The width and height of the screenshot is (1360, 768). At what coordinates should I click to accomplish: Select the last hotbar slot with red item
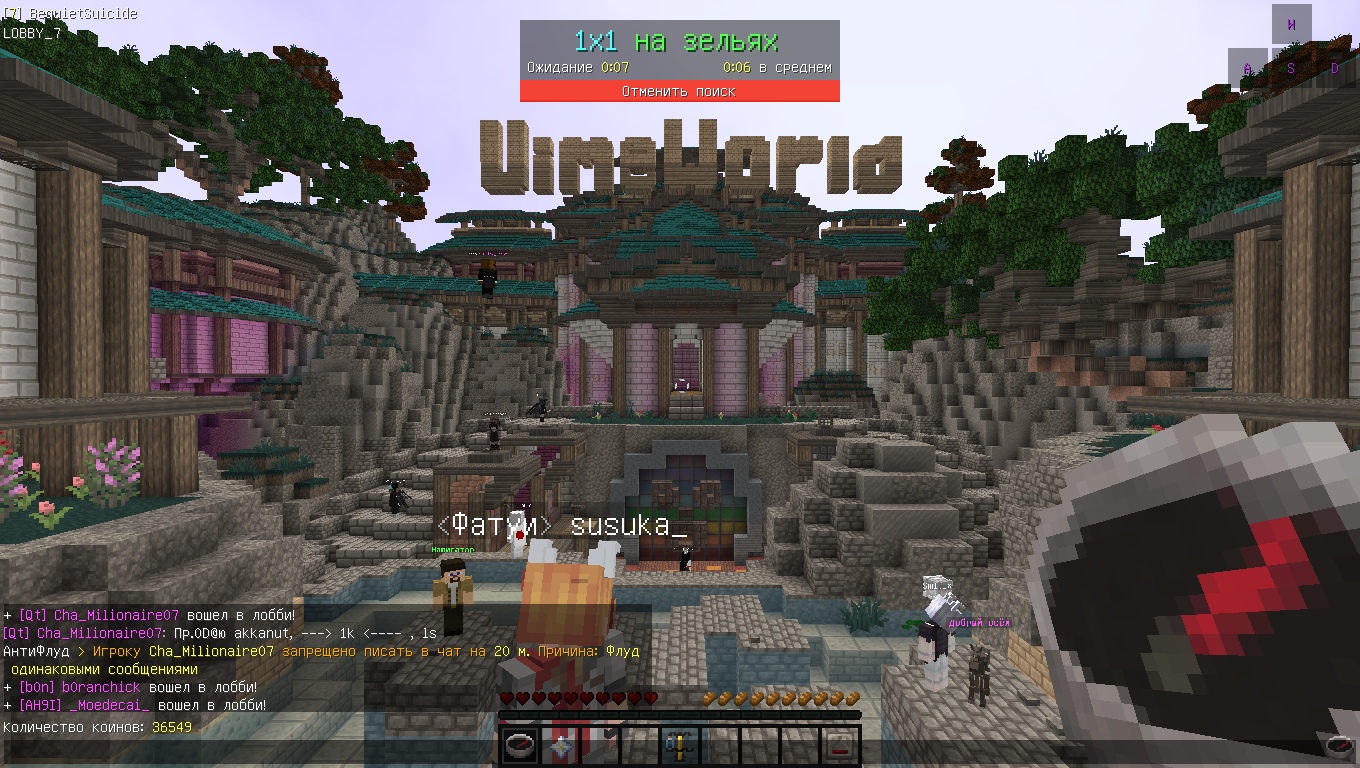pos(840,745)
